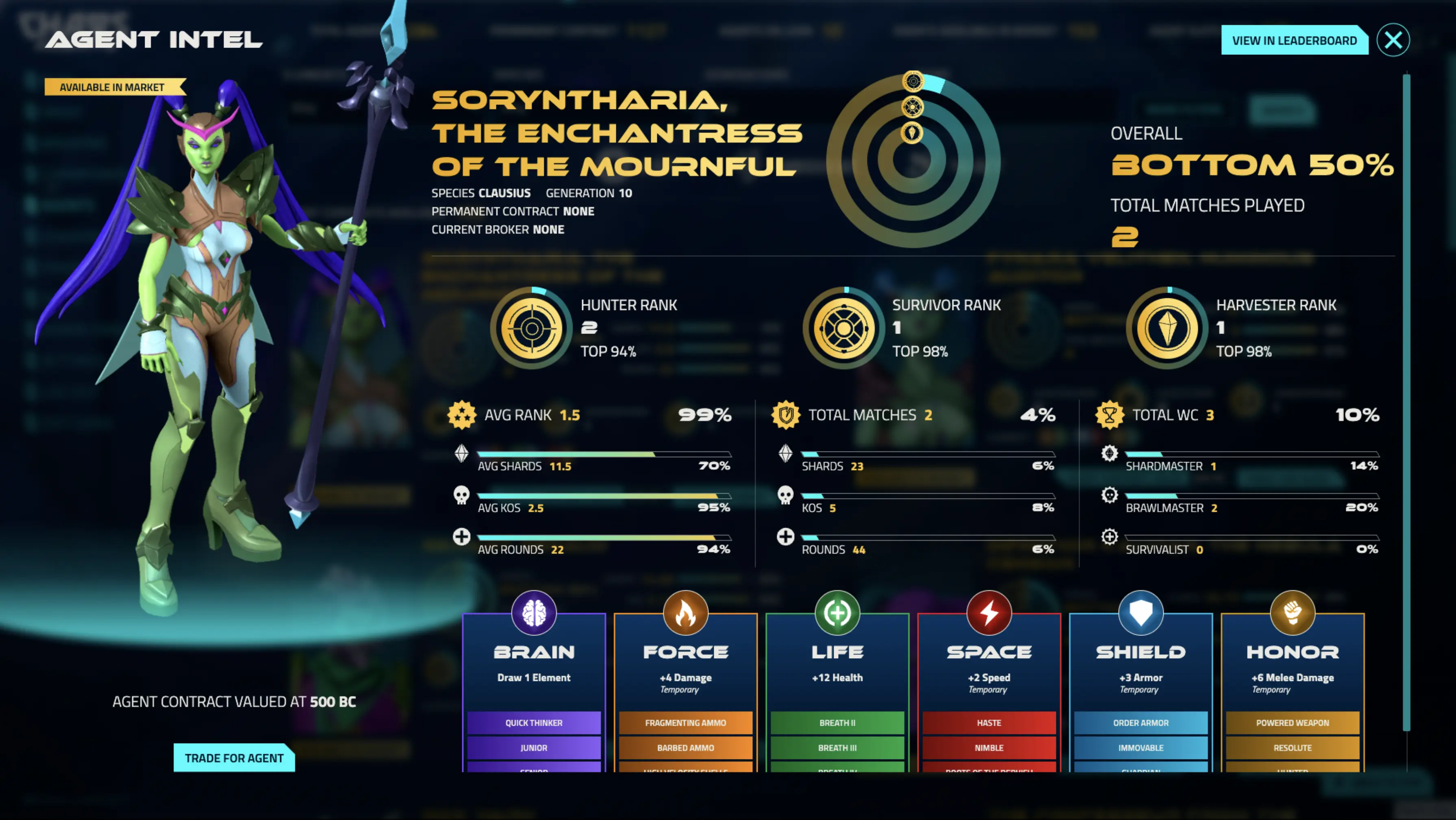Choose the Order Armor perk
Screen dimensions: 1456x820
coord(1141,723)
